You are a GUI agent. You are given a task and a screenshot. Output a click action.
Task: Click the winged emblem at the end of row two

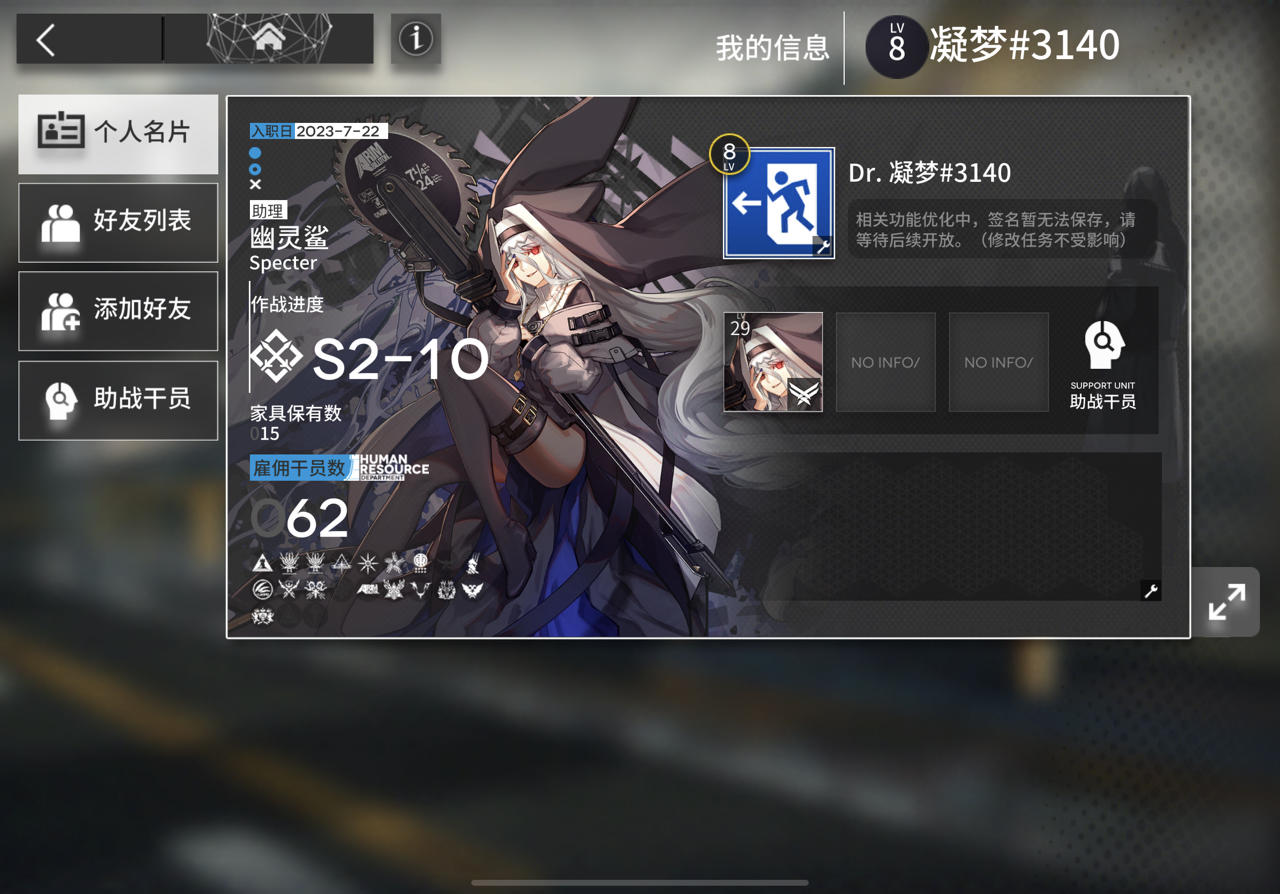(x=471, y=590)
